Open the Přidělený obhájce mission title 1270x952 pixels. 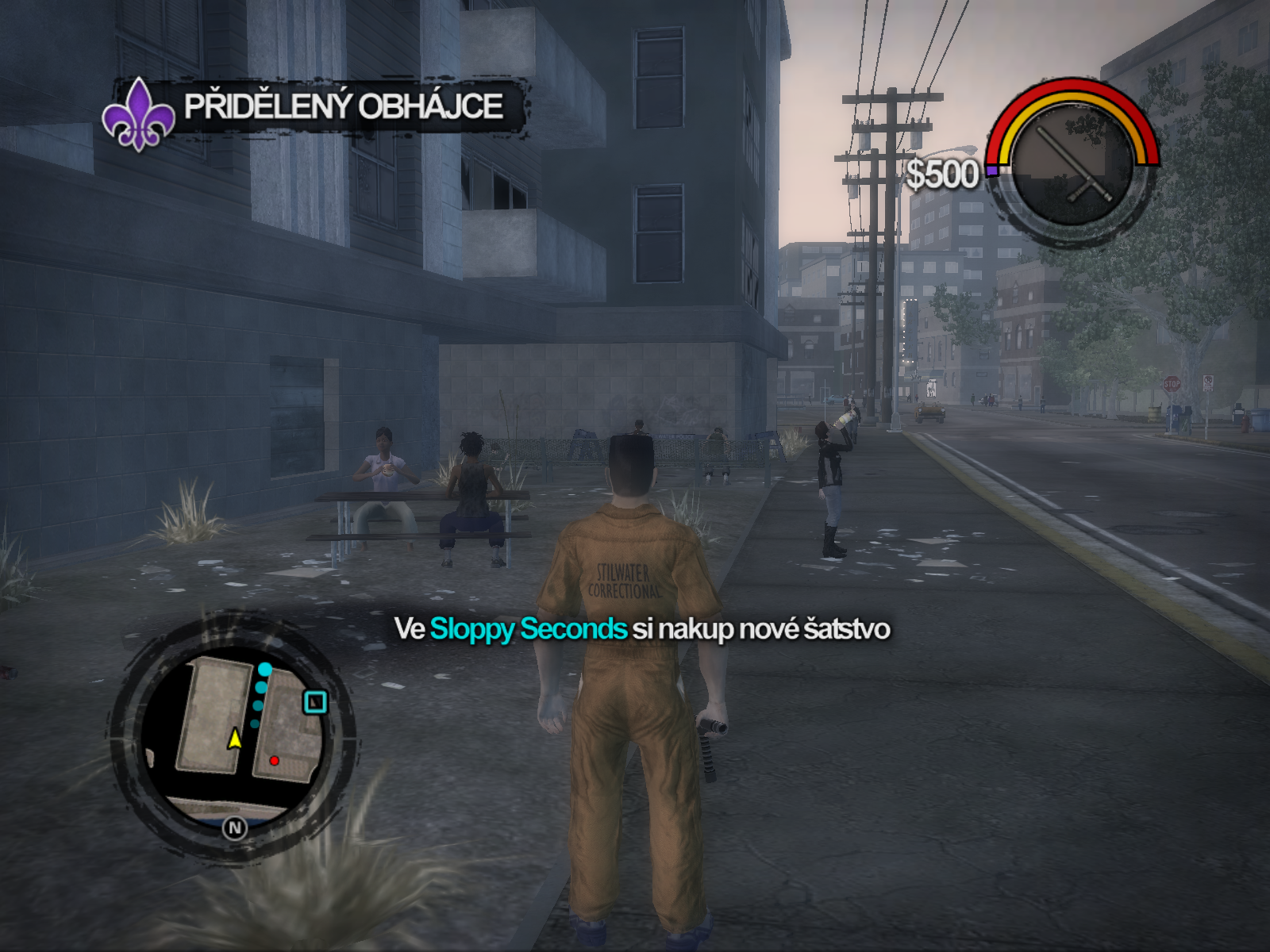point(344,106)
